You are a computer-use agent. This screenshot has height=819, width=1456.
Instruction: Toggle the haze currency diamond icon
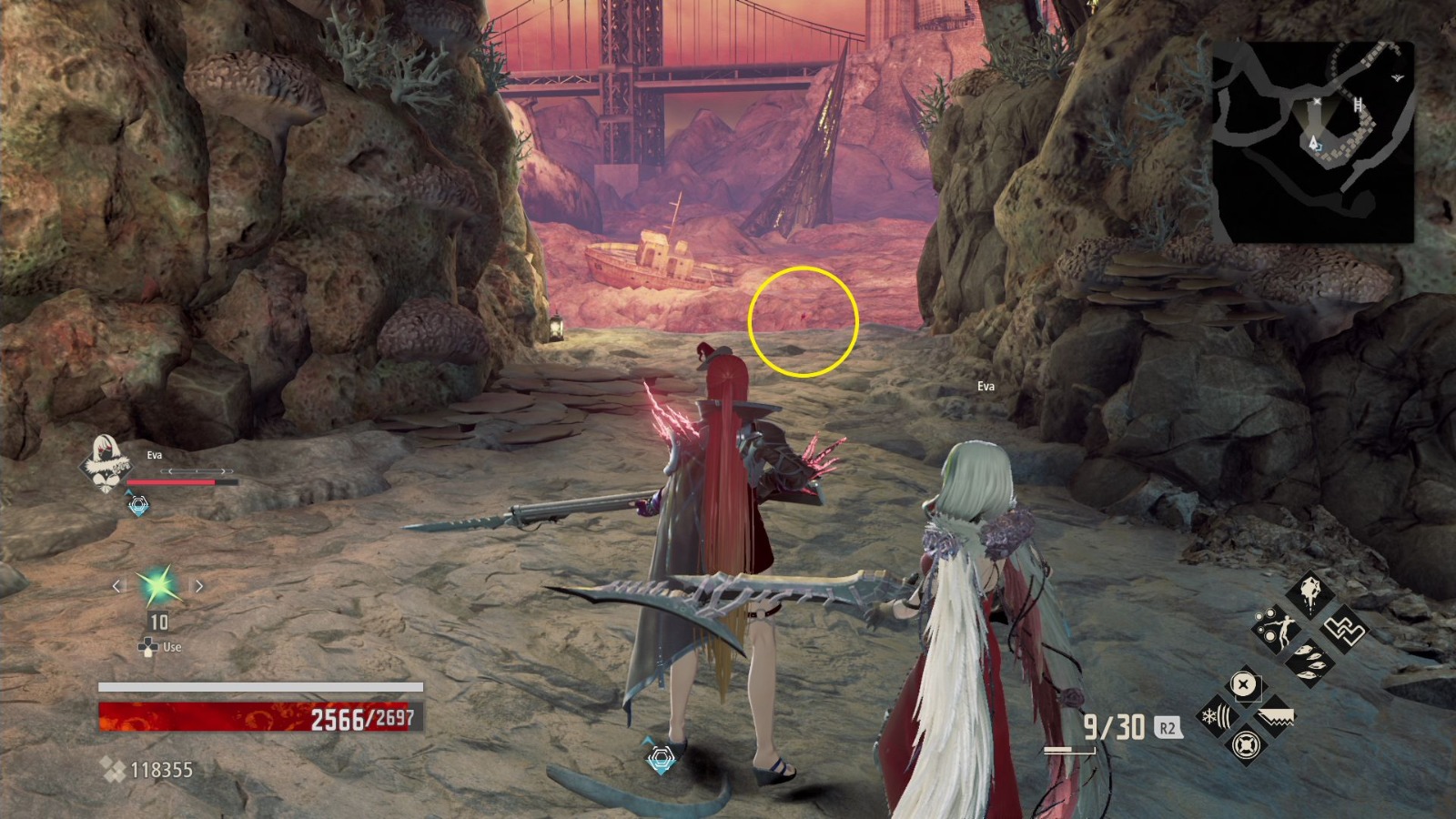tap(116, 769)
